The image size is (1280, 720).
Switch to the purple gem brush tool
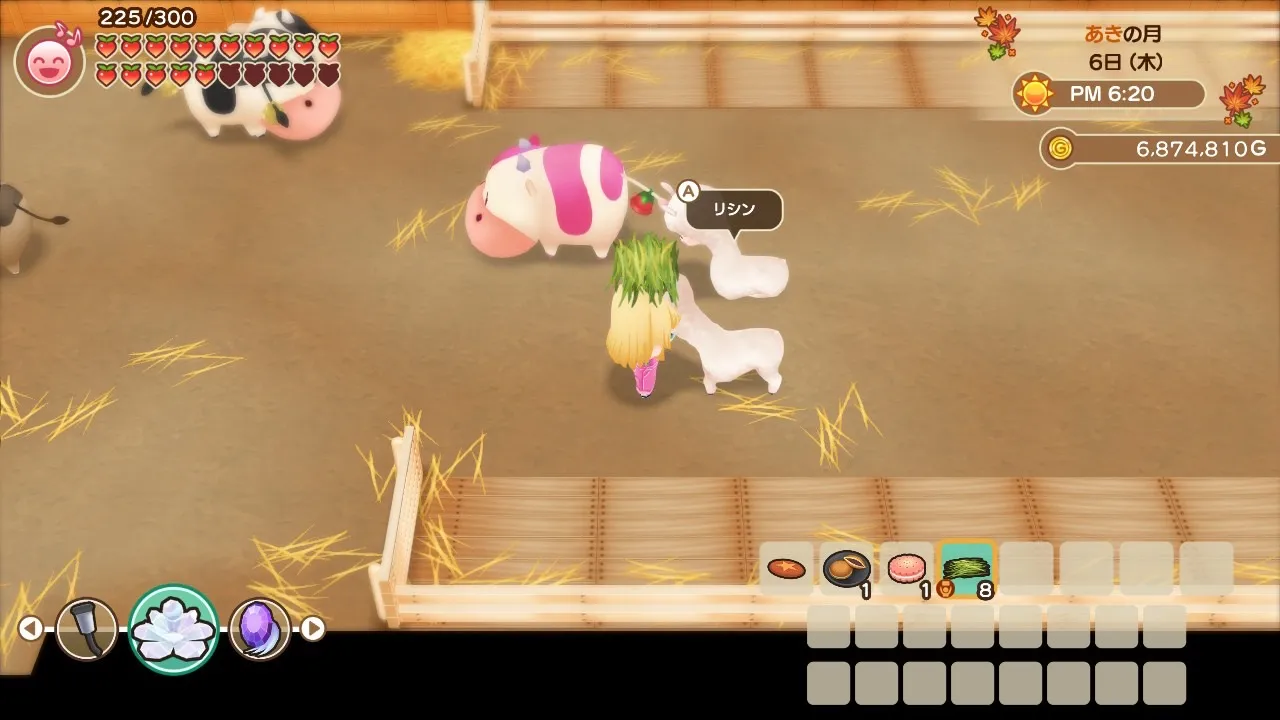[260, 629]
